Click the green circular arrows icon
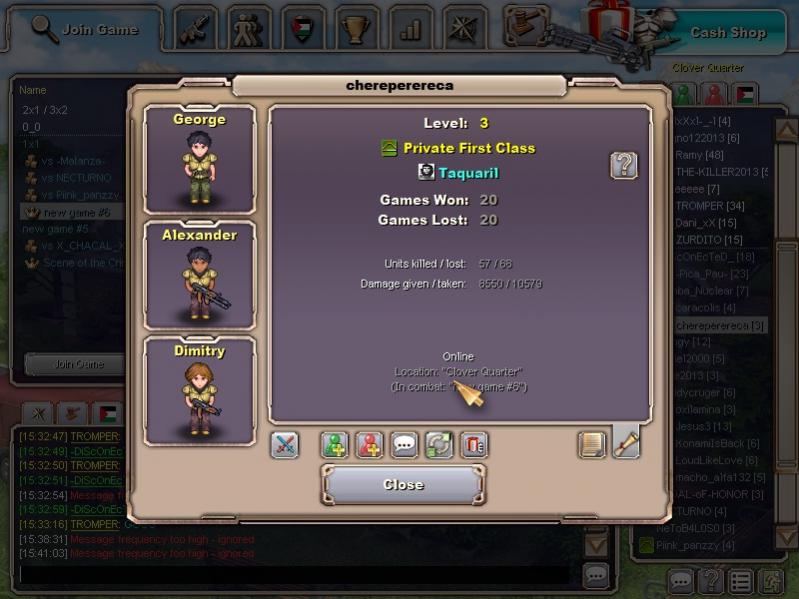 click(x=440, y=445)
